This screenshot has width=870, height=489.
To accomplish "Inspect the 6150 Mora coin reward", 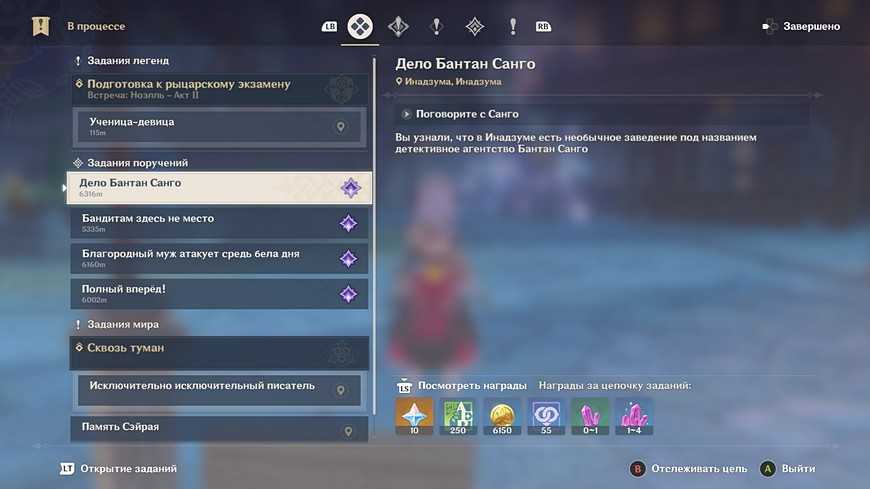I will [502, 416].
